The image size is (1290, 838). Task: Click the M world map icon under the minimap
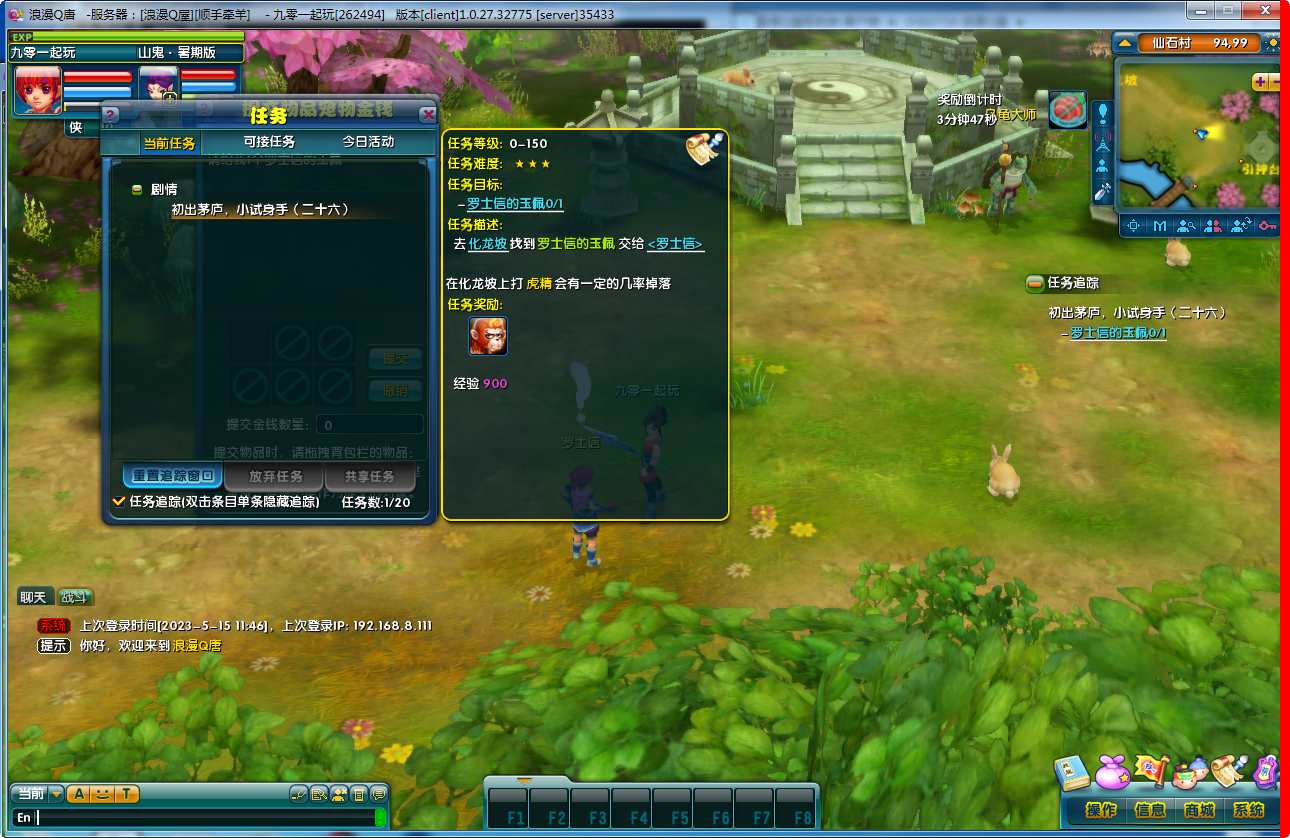tap(1160, 225)
